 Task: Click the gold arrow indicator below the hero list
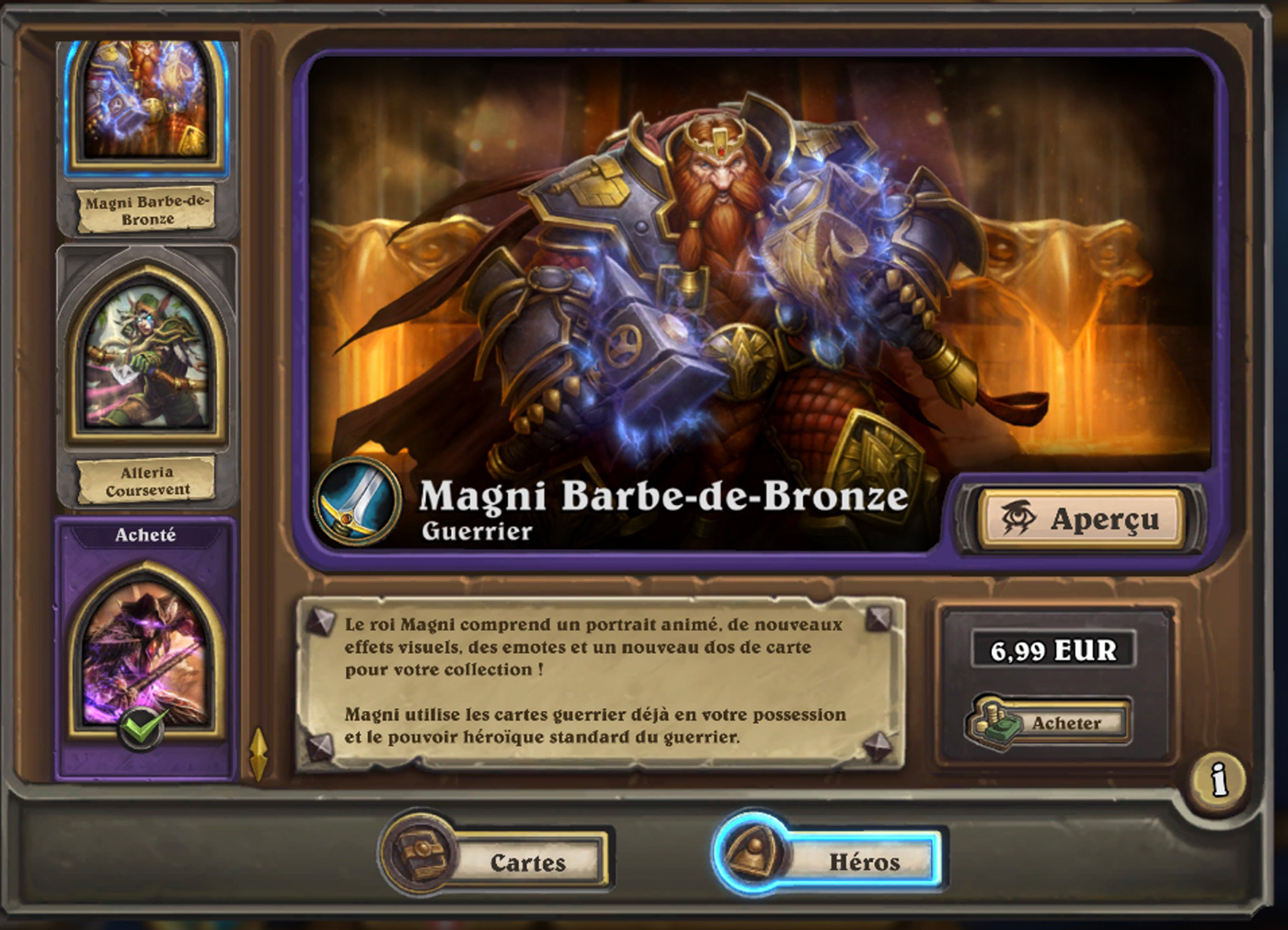coord(258,750)
